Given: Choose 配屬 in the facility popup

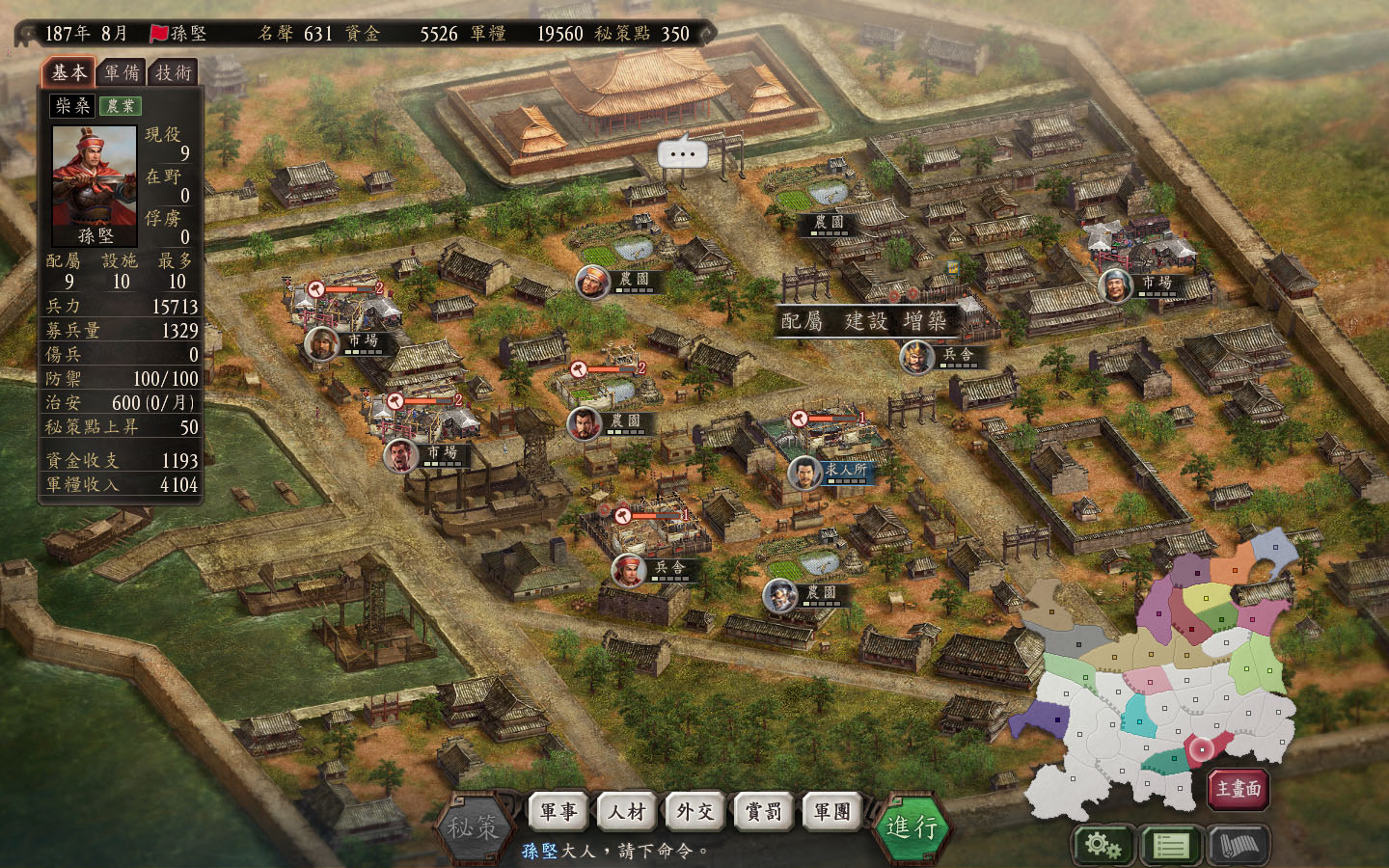Looking at the screenshot, I should [x=803, y=321].
